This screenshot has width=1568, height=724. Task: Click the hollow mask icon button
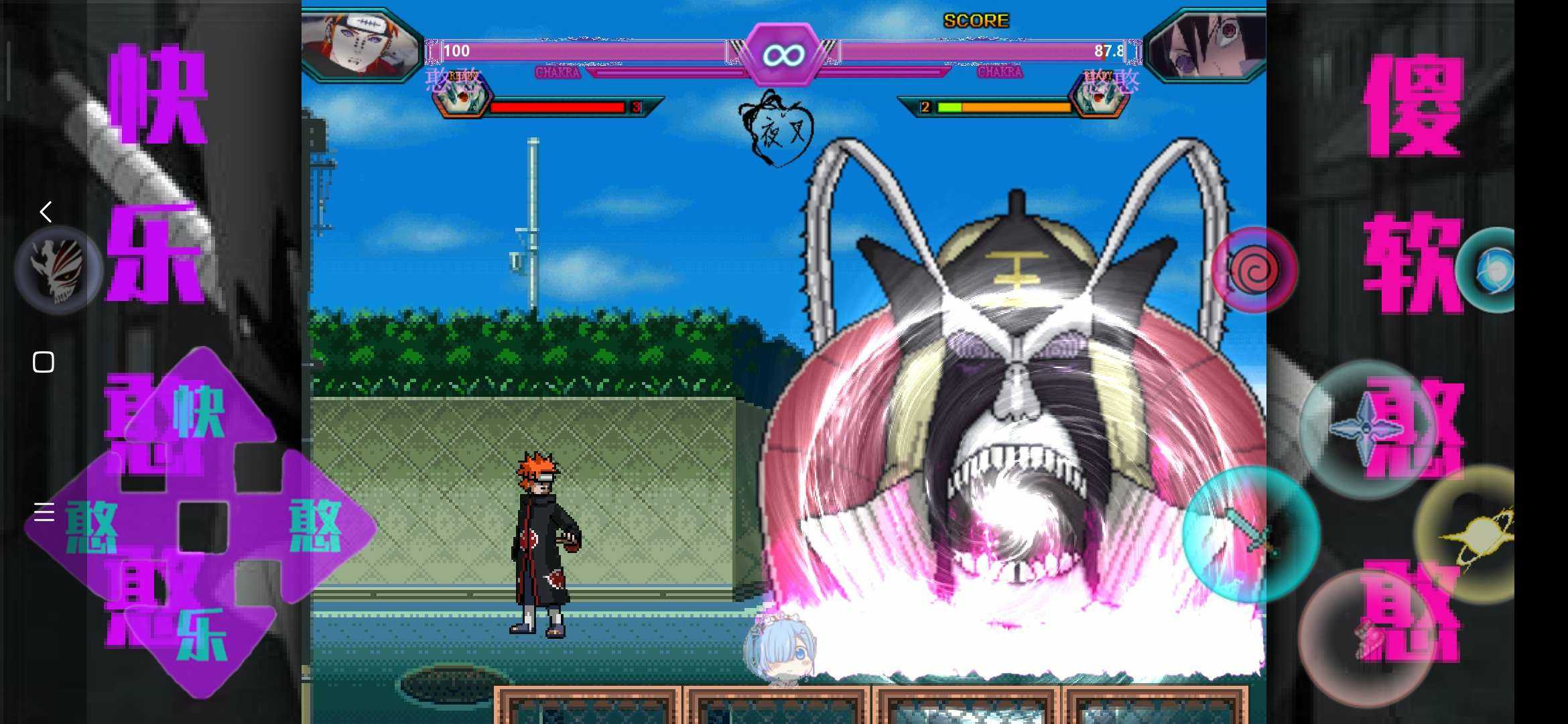59,270
